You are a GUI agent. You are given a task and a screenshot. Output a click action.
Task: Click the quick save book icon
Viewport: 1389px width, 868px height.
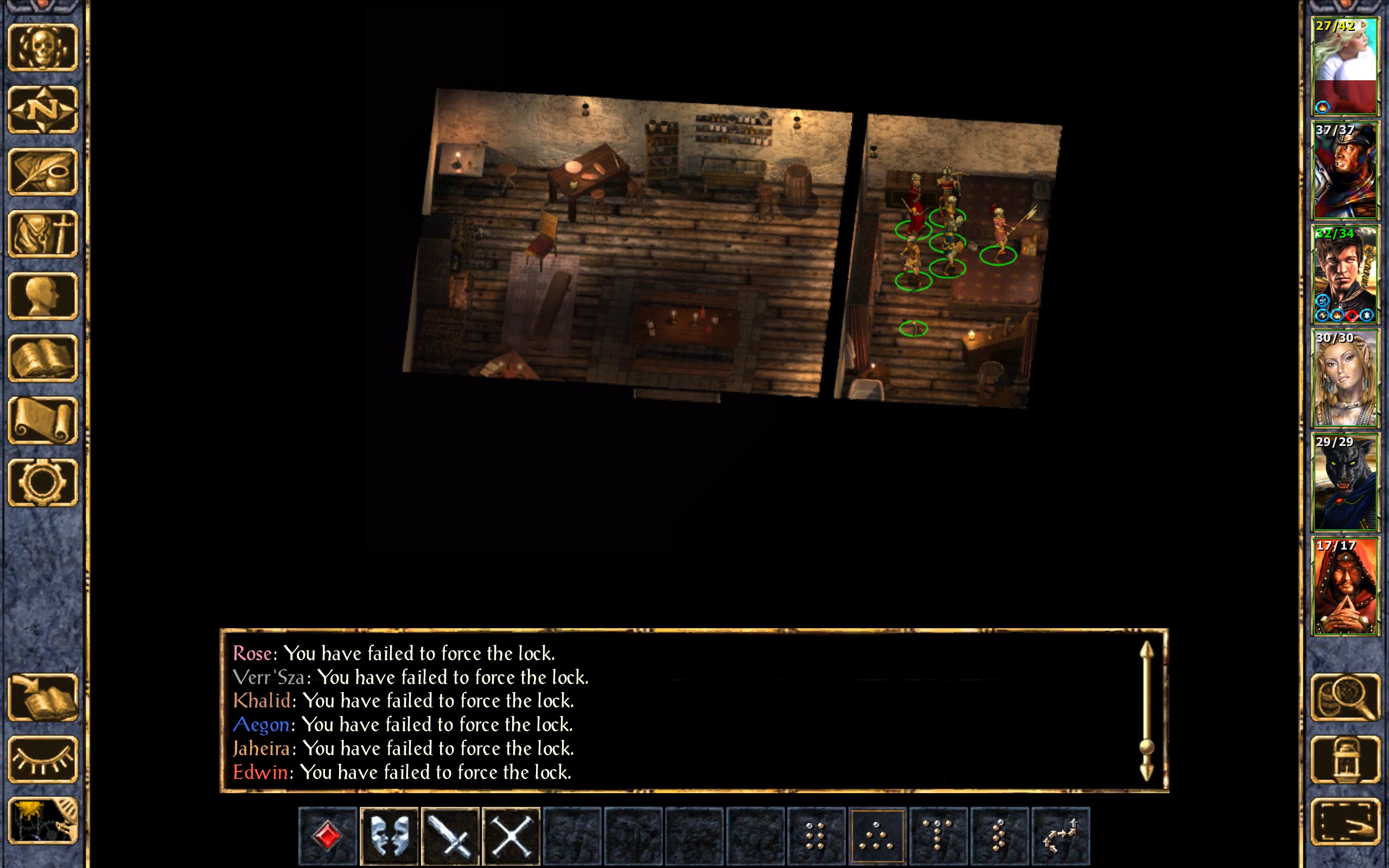pyautogui.click(x=43, y=697)
